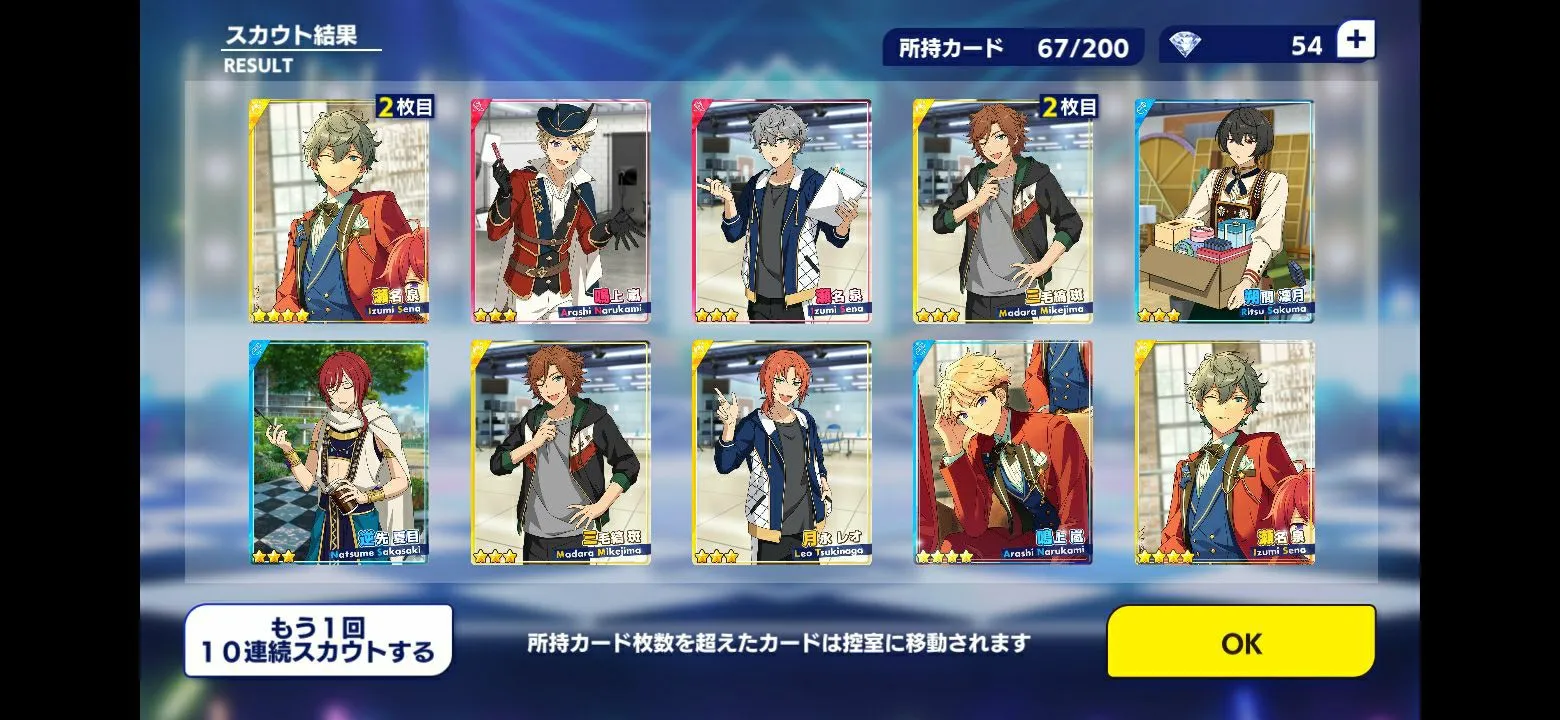1560x720 pixels.
Task: Pick the Madara Mikejima card without 2枚目 badge
Action: (x=561, y=453)
